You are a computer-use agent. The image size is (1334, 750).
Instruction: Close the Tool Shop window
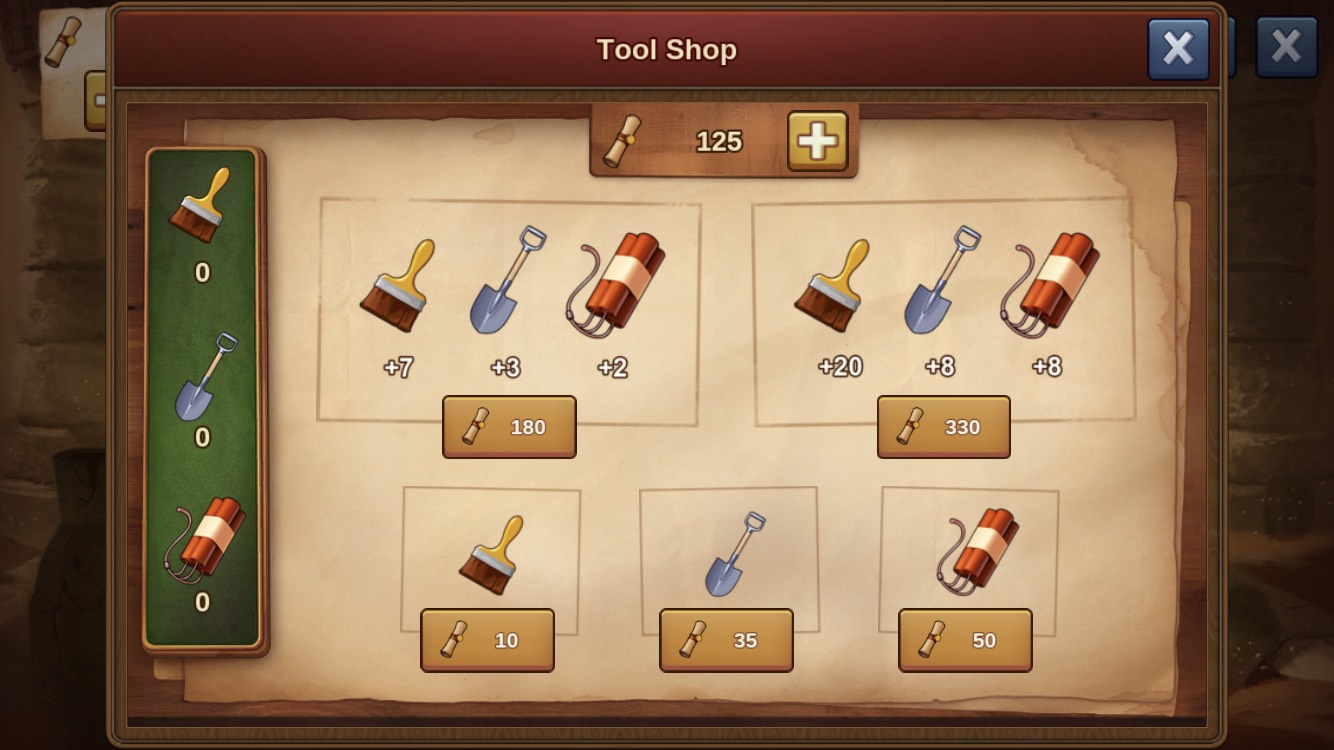pyautogui.click(x=1178, y=48)
